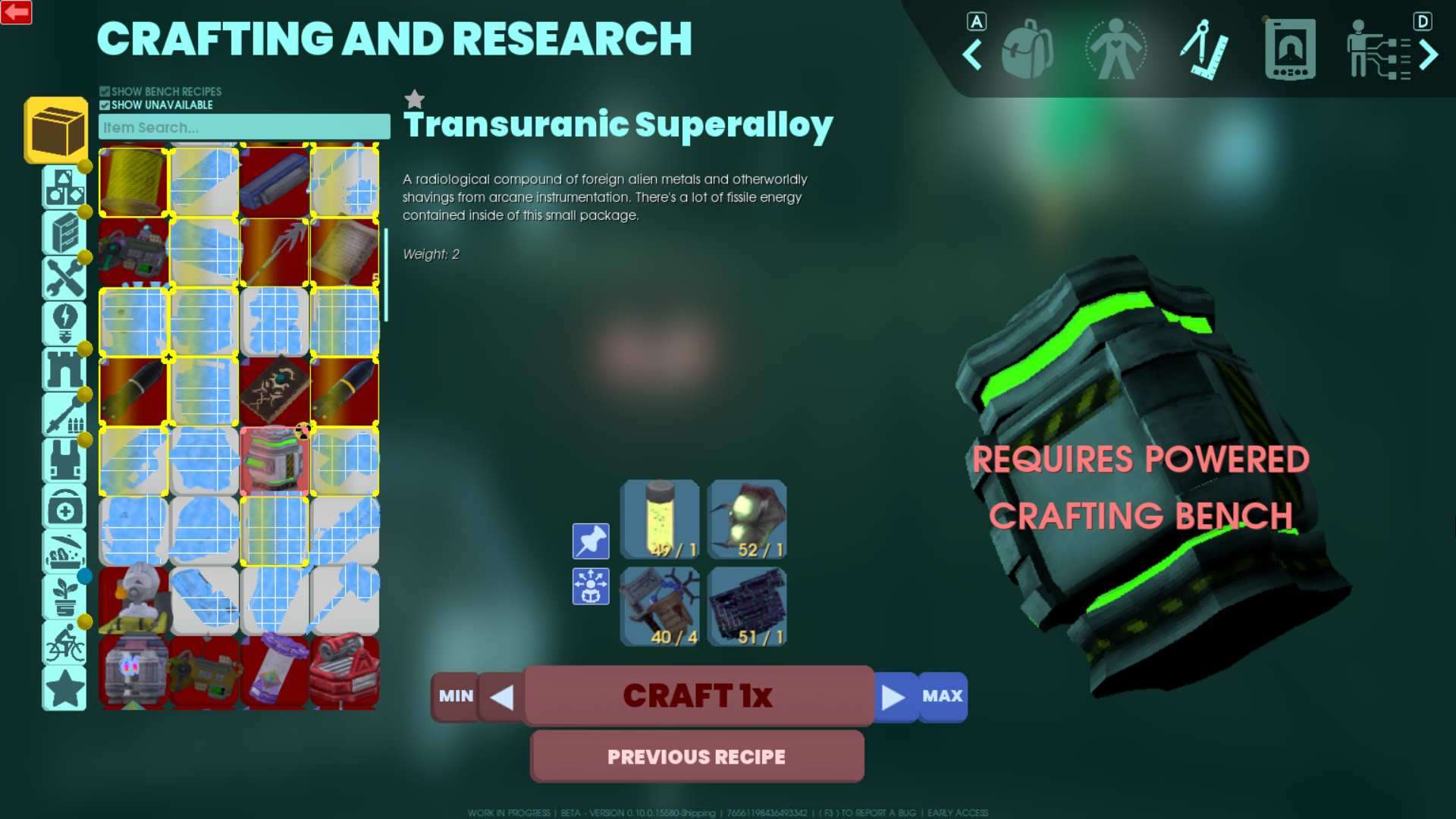Choose the wrench and screwdriver tools category
The image size is (1456, 819).
tap(64, 278)
